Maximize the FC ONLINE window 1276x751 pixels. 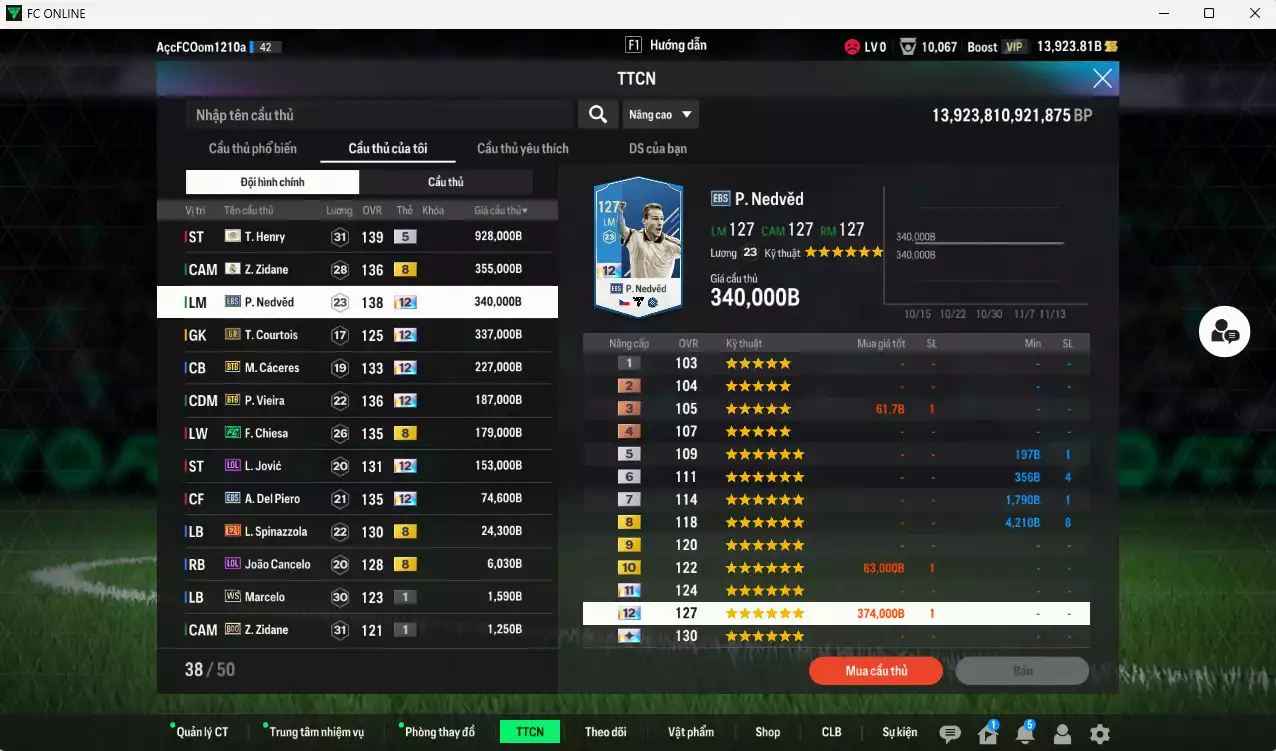1209,14
